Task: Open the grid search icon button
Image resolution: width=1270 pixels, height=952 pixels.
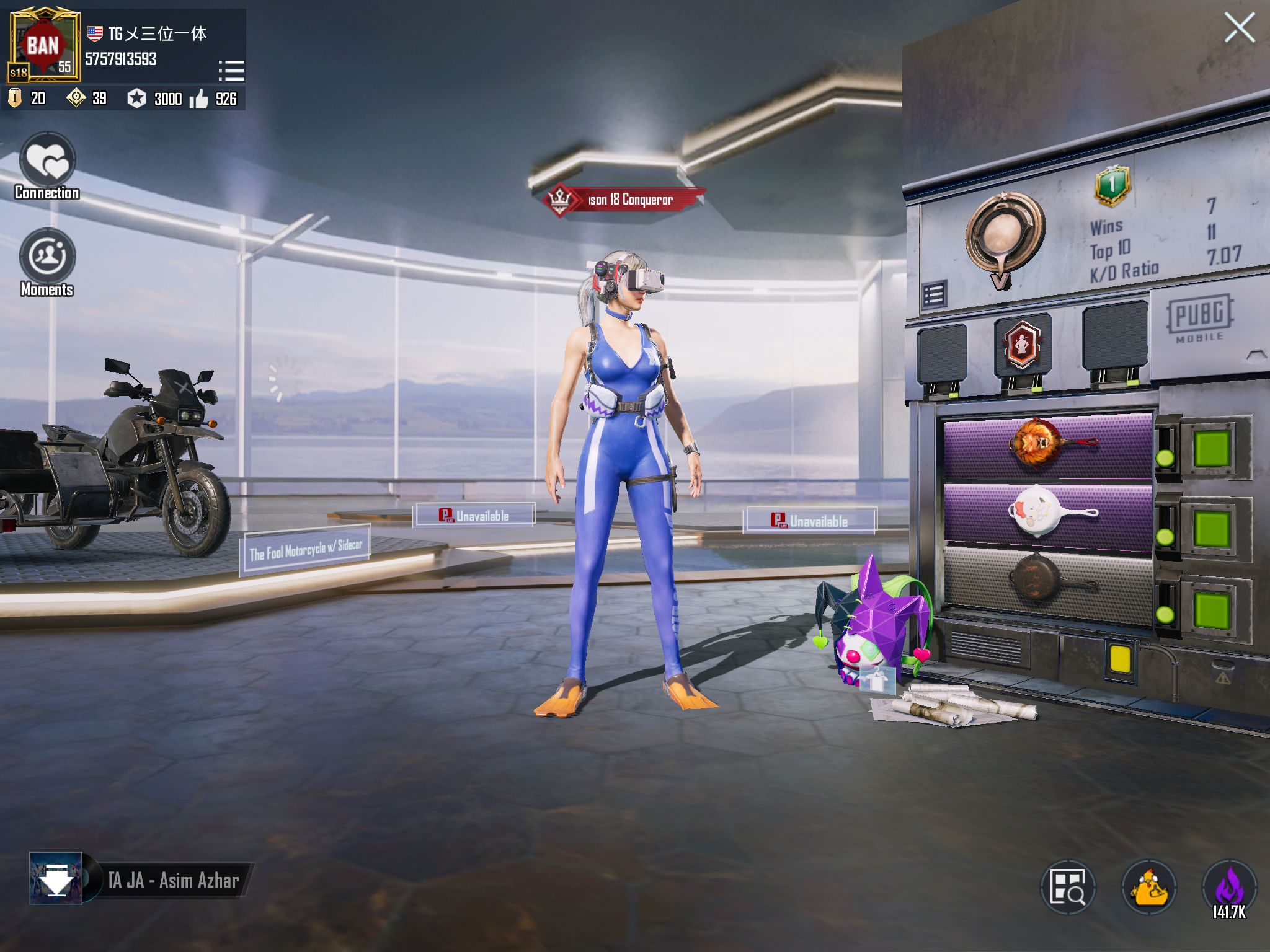Action: click(1067, 888)
